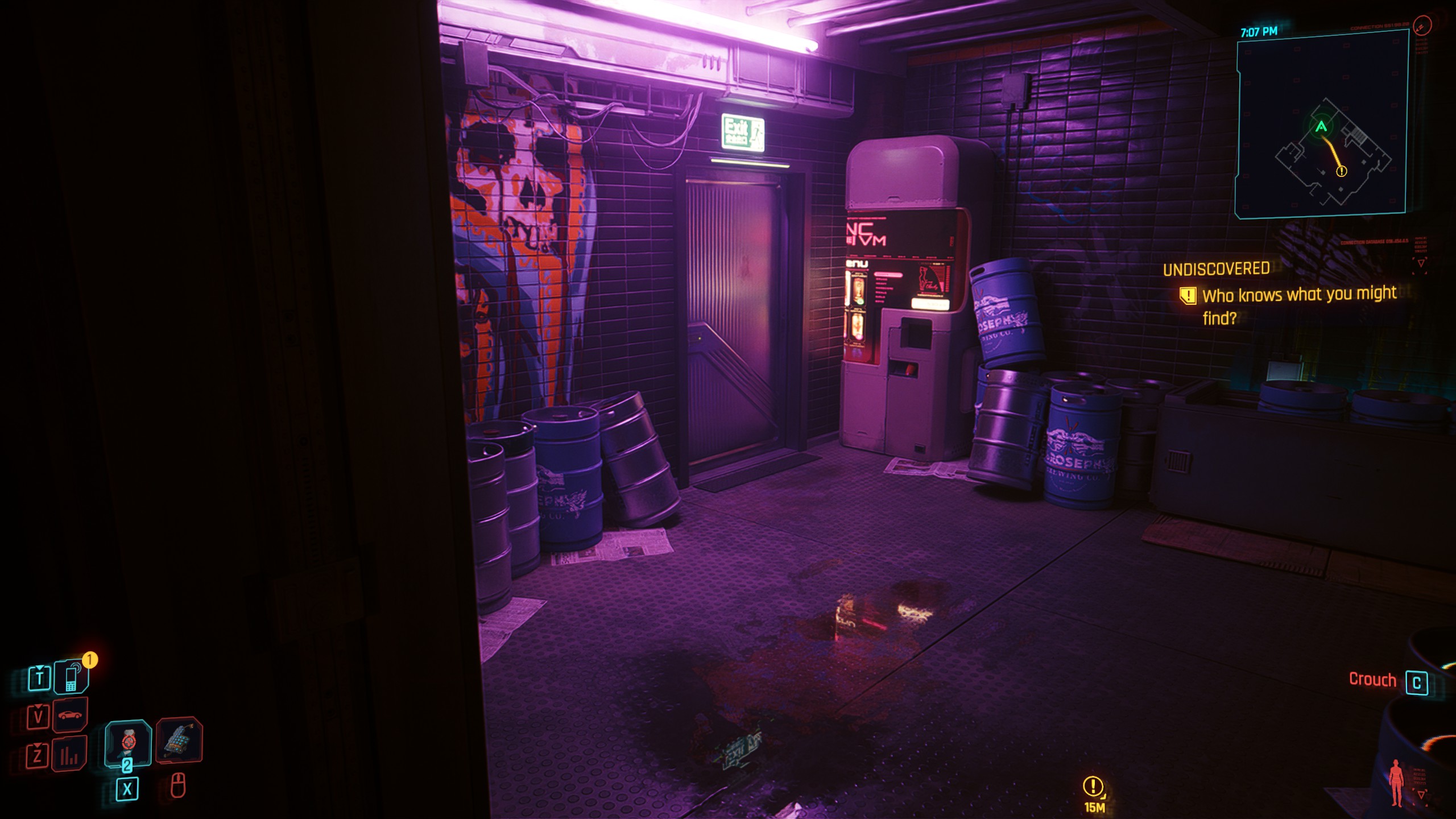1456x819 pixels.
Task: Click the 15M objective waypoint marker
Action: [x=1093, y=787]
